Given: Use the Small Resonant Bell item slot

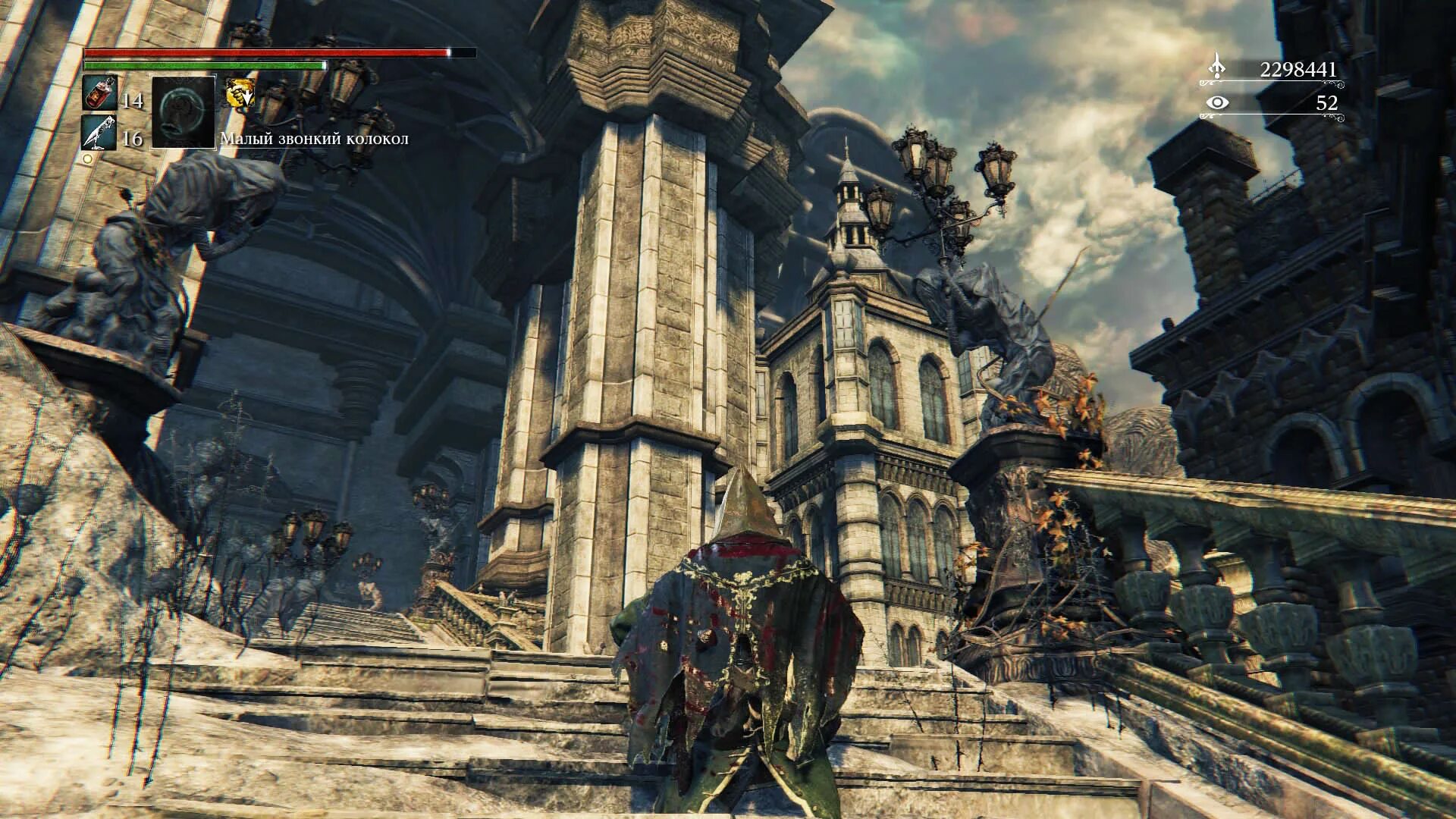Looking at the screenshot, I should [x=184, y=111].
